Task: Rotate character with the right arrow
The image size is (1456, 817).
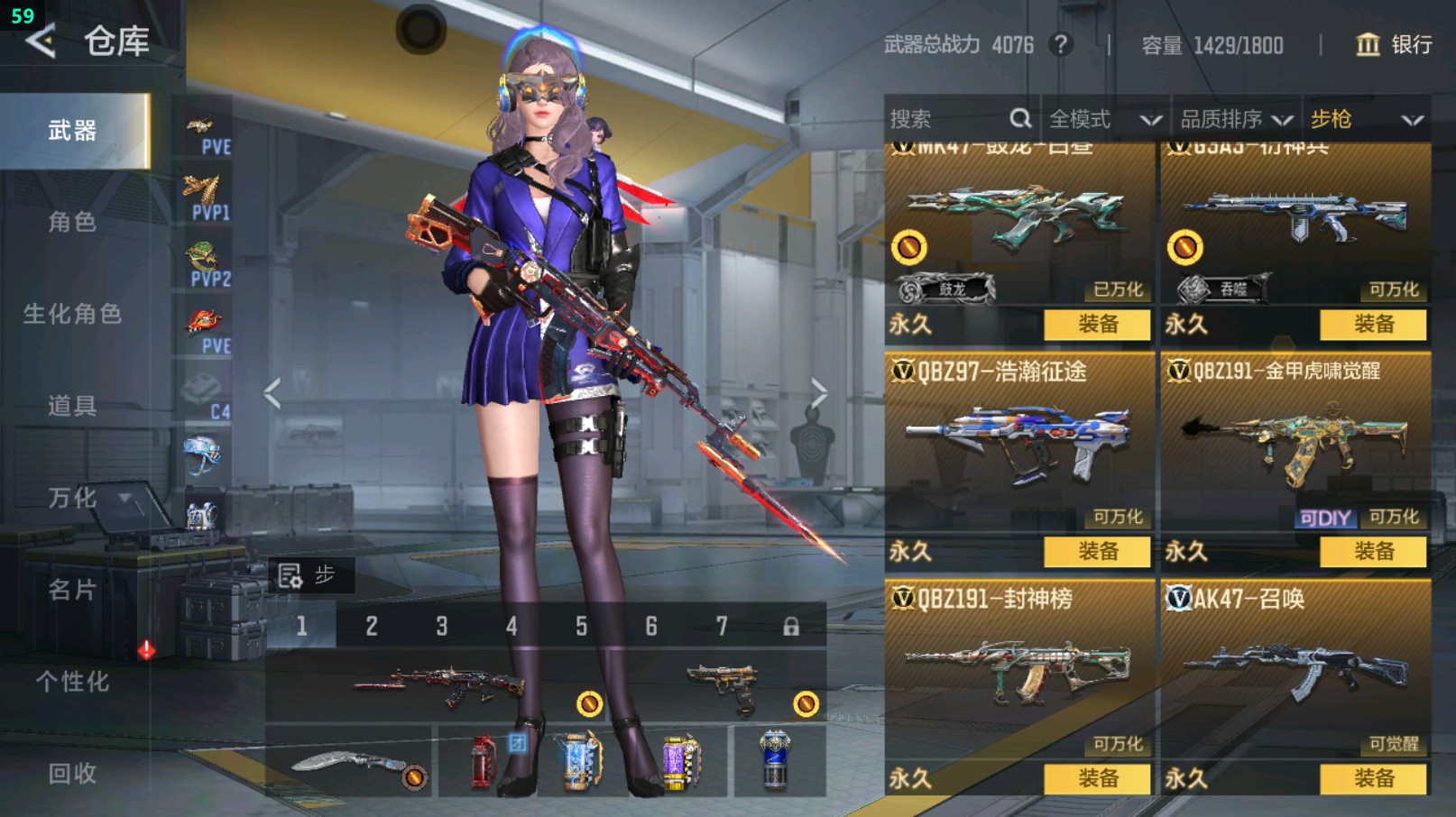Action: [x=818, y=393]
